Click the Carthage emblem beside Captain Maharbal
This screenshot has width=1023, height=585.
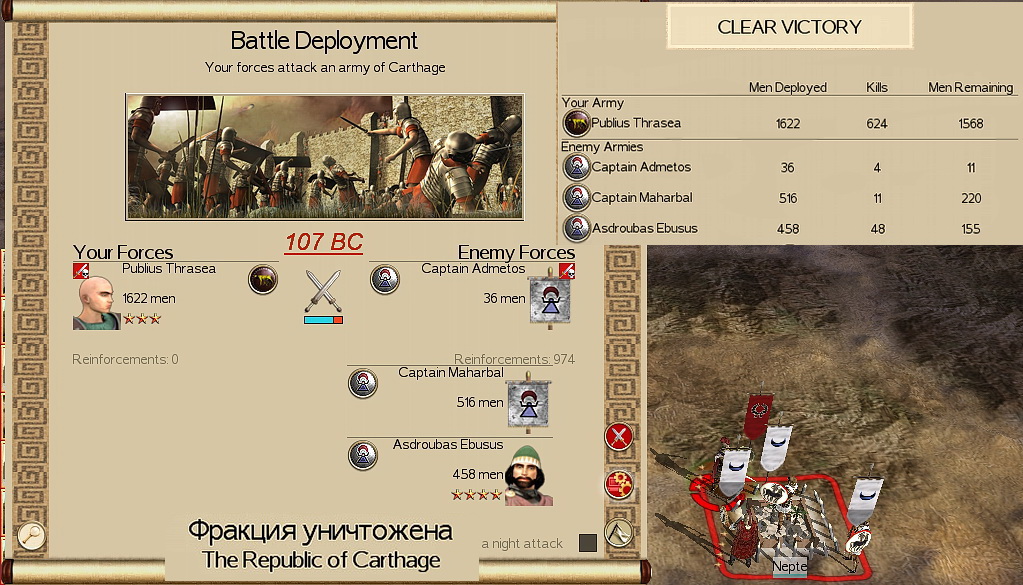363,383
